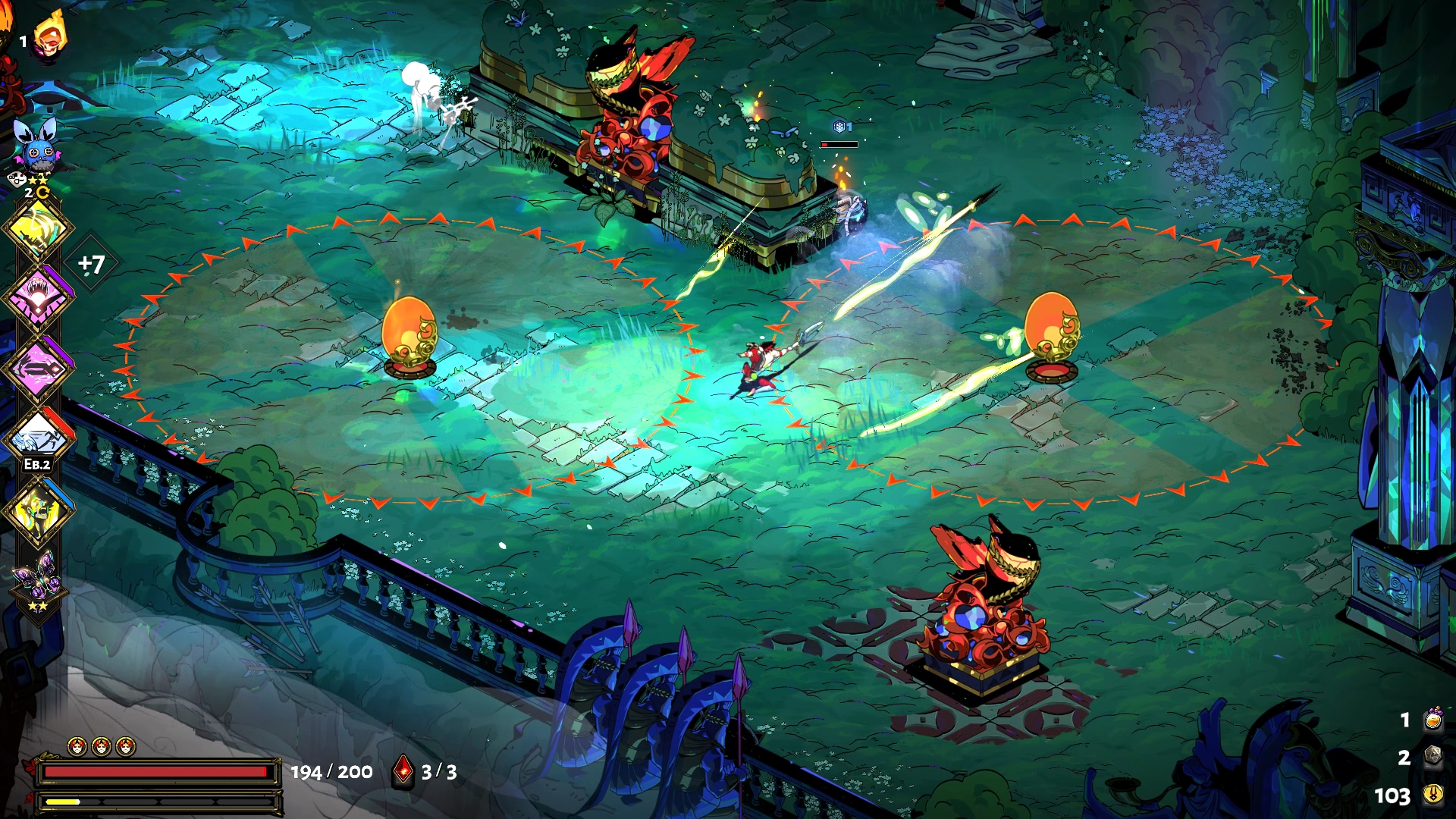1456x819 pixels.
Task: Select the yellow lightning attack boon
Action: coord(38,228)
